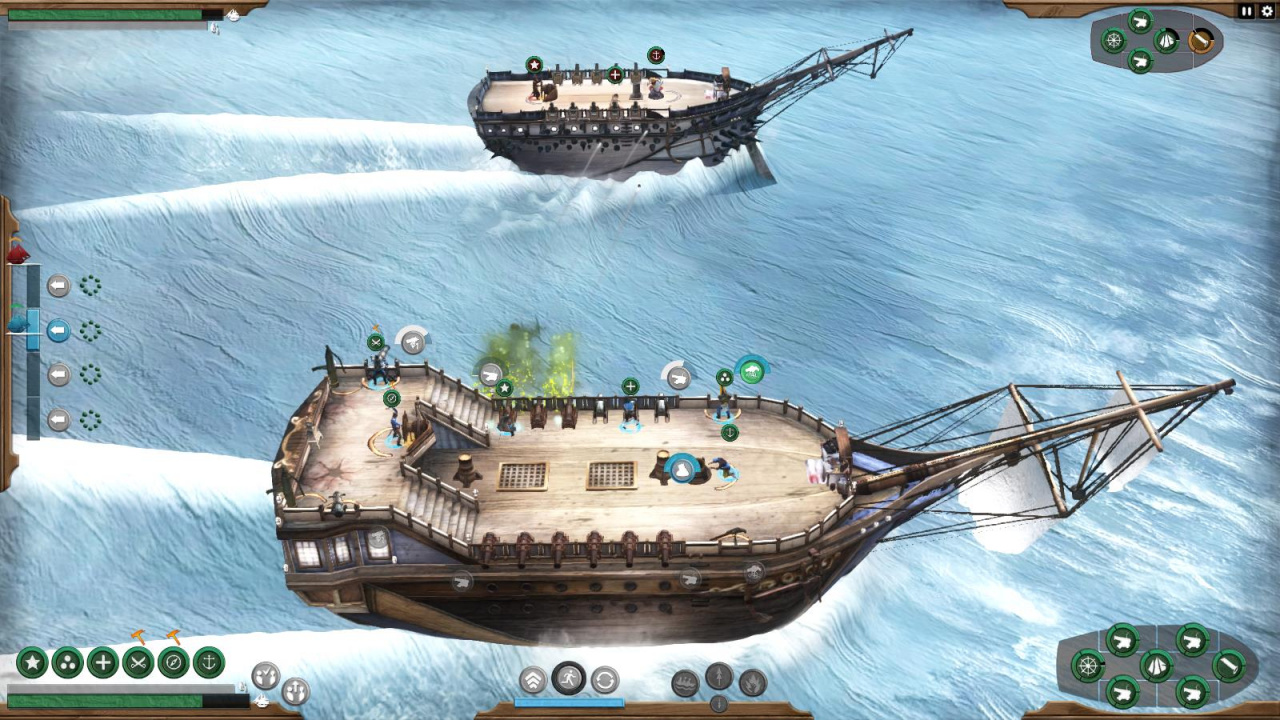Screen dimensions: 1280x720
Task: Click the upper cannon icon on the enemy ship panel
Action: 1140,21
